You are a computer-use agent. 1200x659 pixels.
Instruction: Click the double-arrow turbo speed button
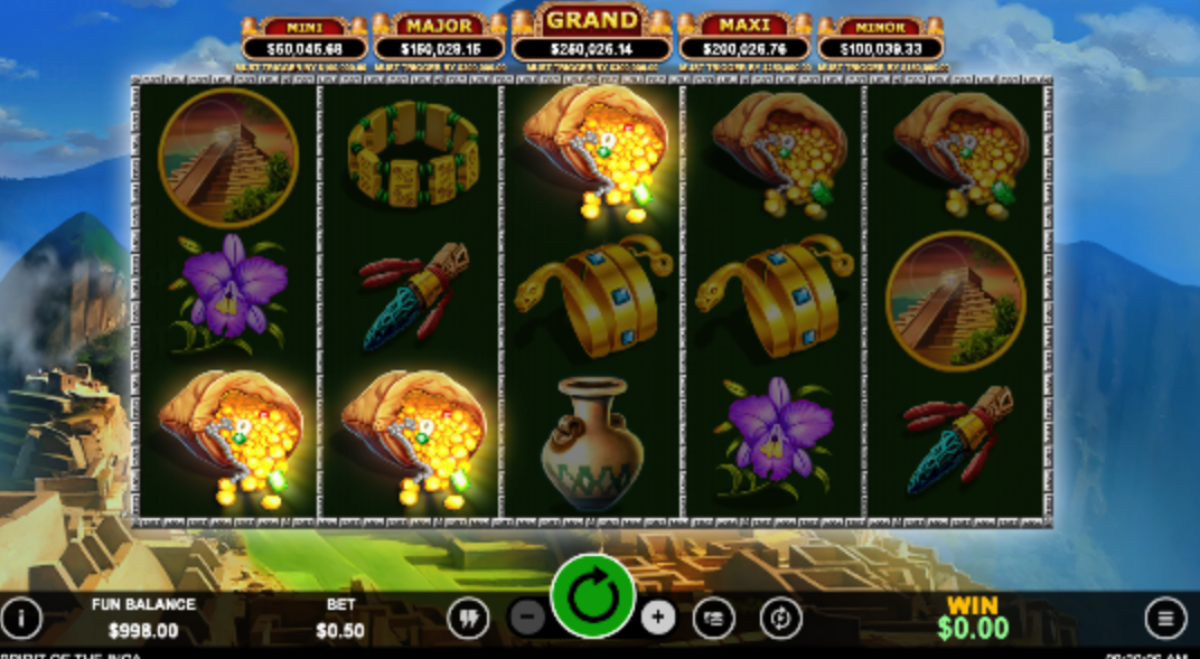[467, 619]
